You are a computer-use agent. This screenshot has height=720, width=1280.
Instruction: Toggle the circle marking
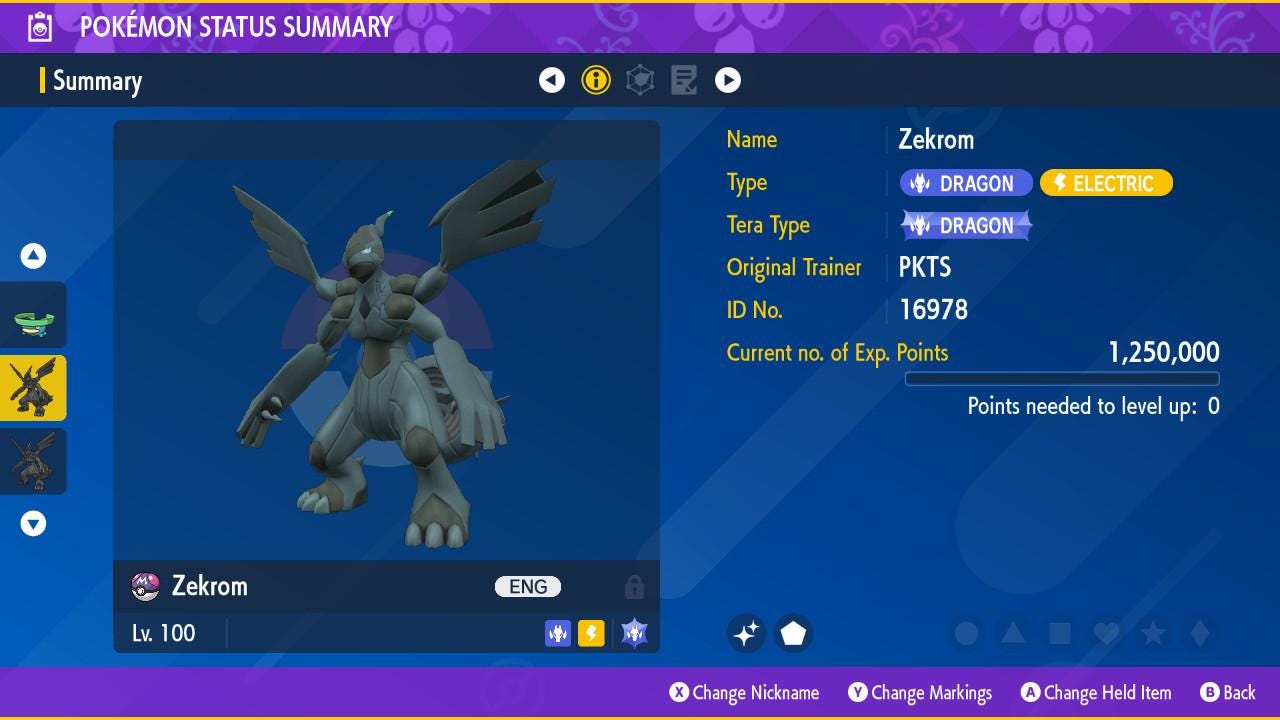[966, 633]
